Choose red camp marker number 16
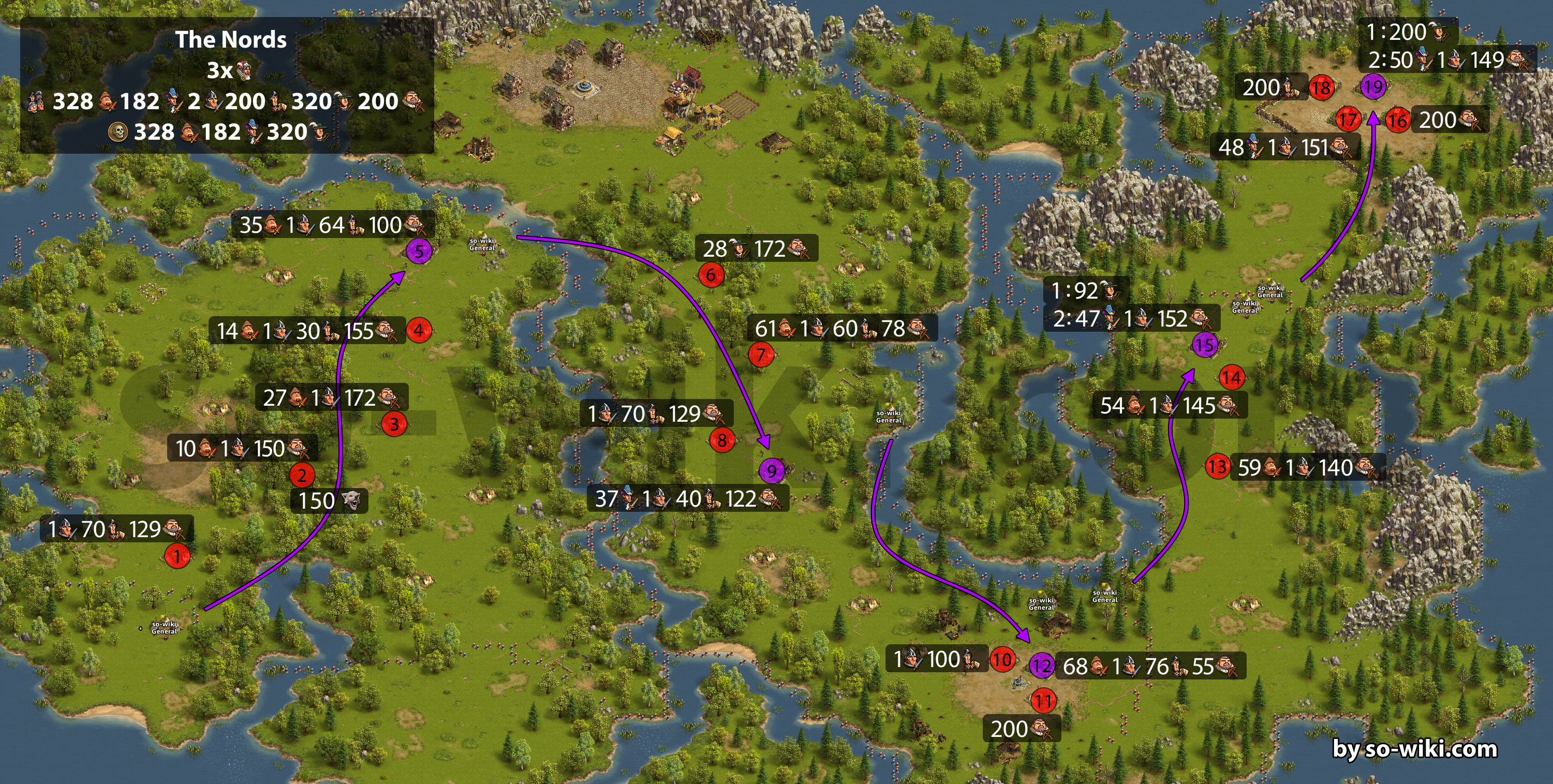Screen dimensions: 1553x784 tap(1397, 121)
